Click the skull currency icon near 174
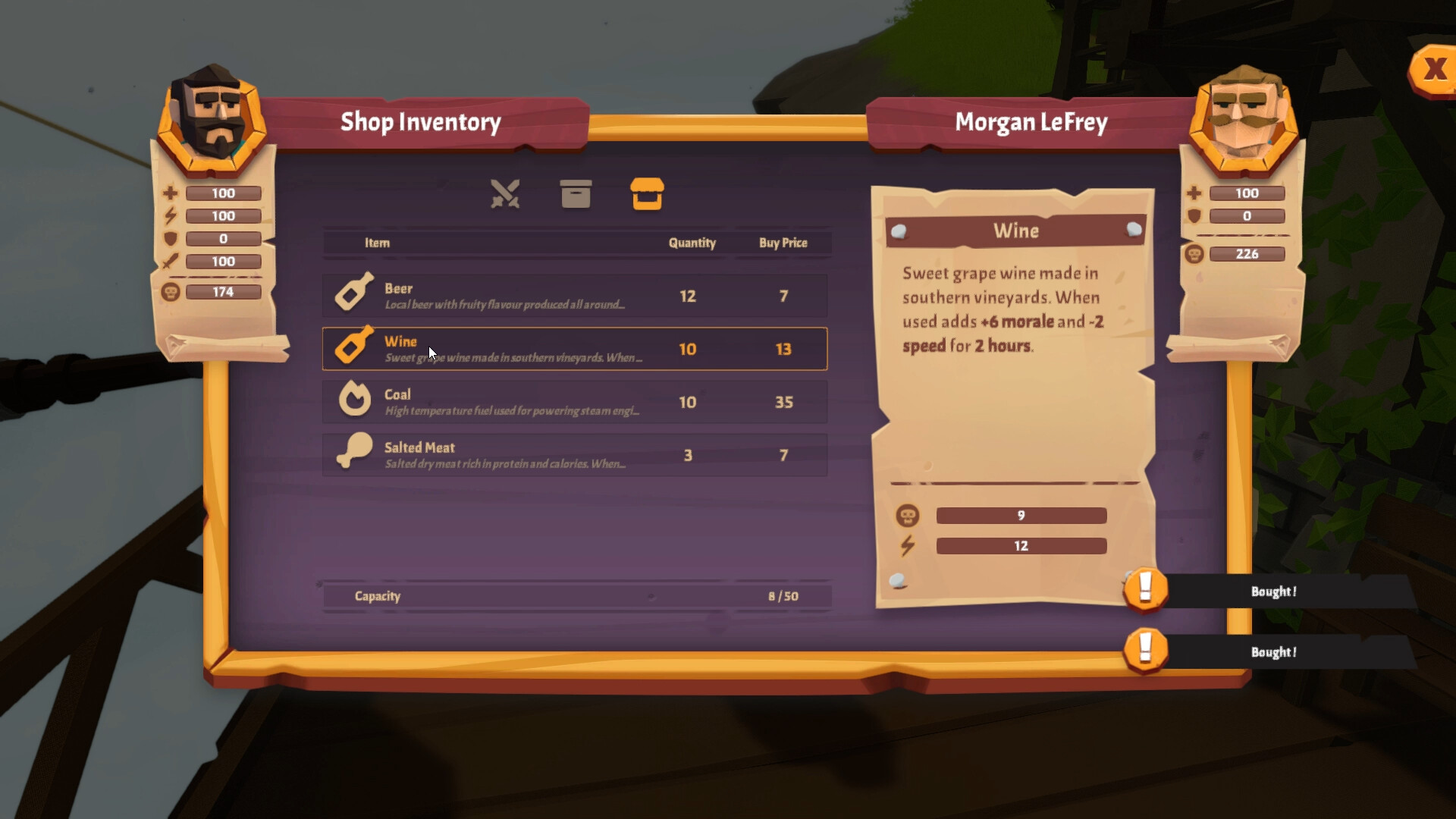The width and height of the screenshot is (1456, 819). pos(171,291)
